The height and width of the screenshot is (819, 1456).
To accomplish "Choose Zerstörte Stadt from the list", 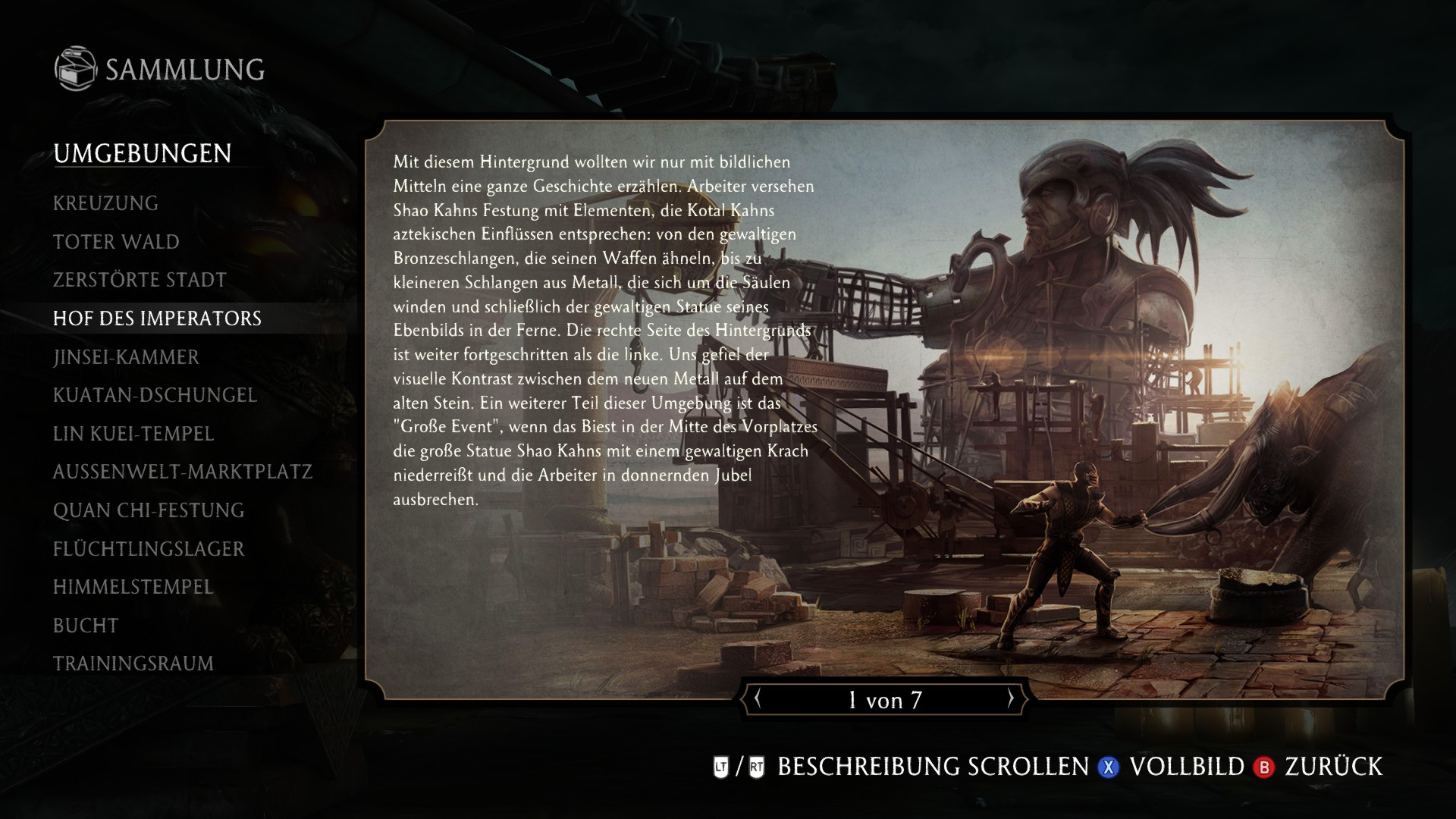I will pyautogui.click(x=140, y=280).
